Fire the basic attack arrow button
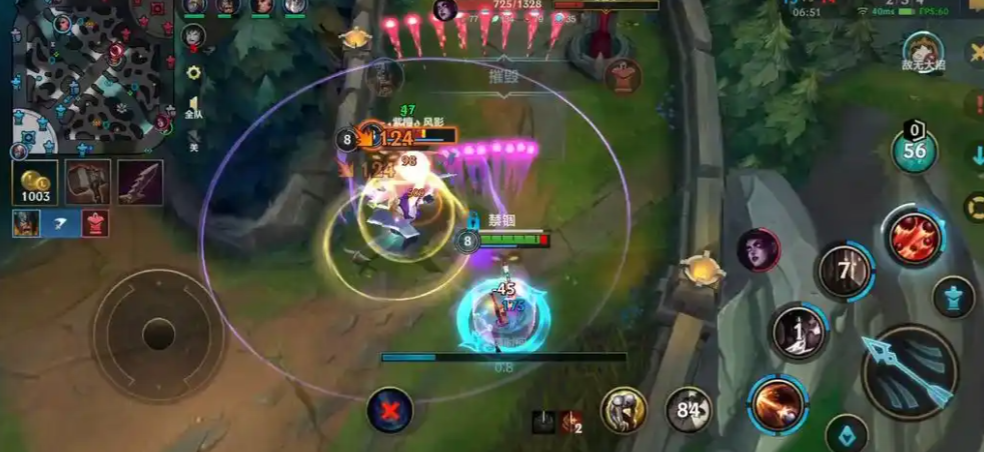The height and width of the screenshot is (452, 984). click(909, 371)
